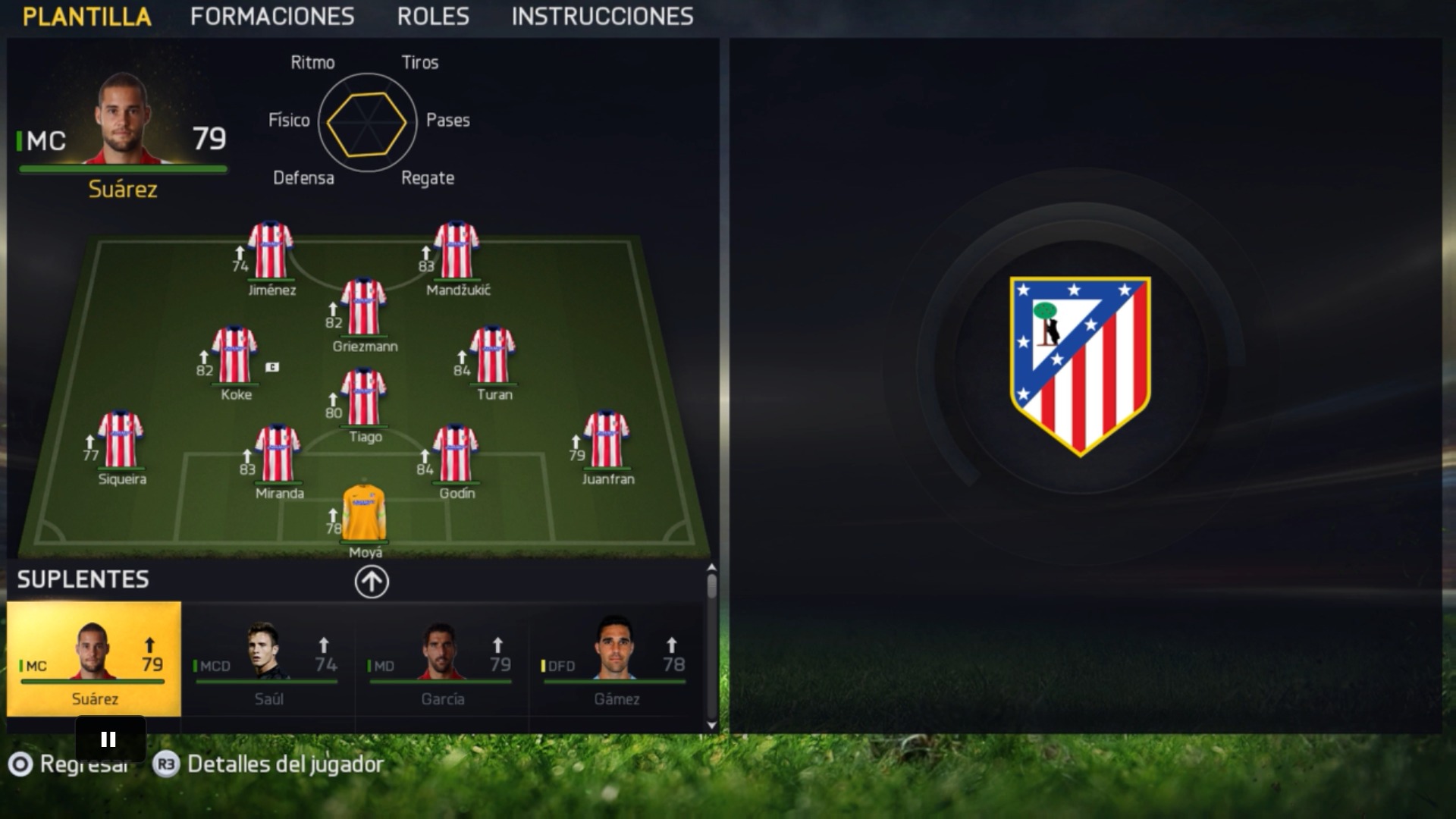Pause the video playback
1456x819 pixels.
click(x=109, y=739)
